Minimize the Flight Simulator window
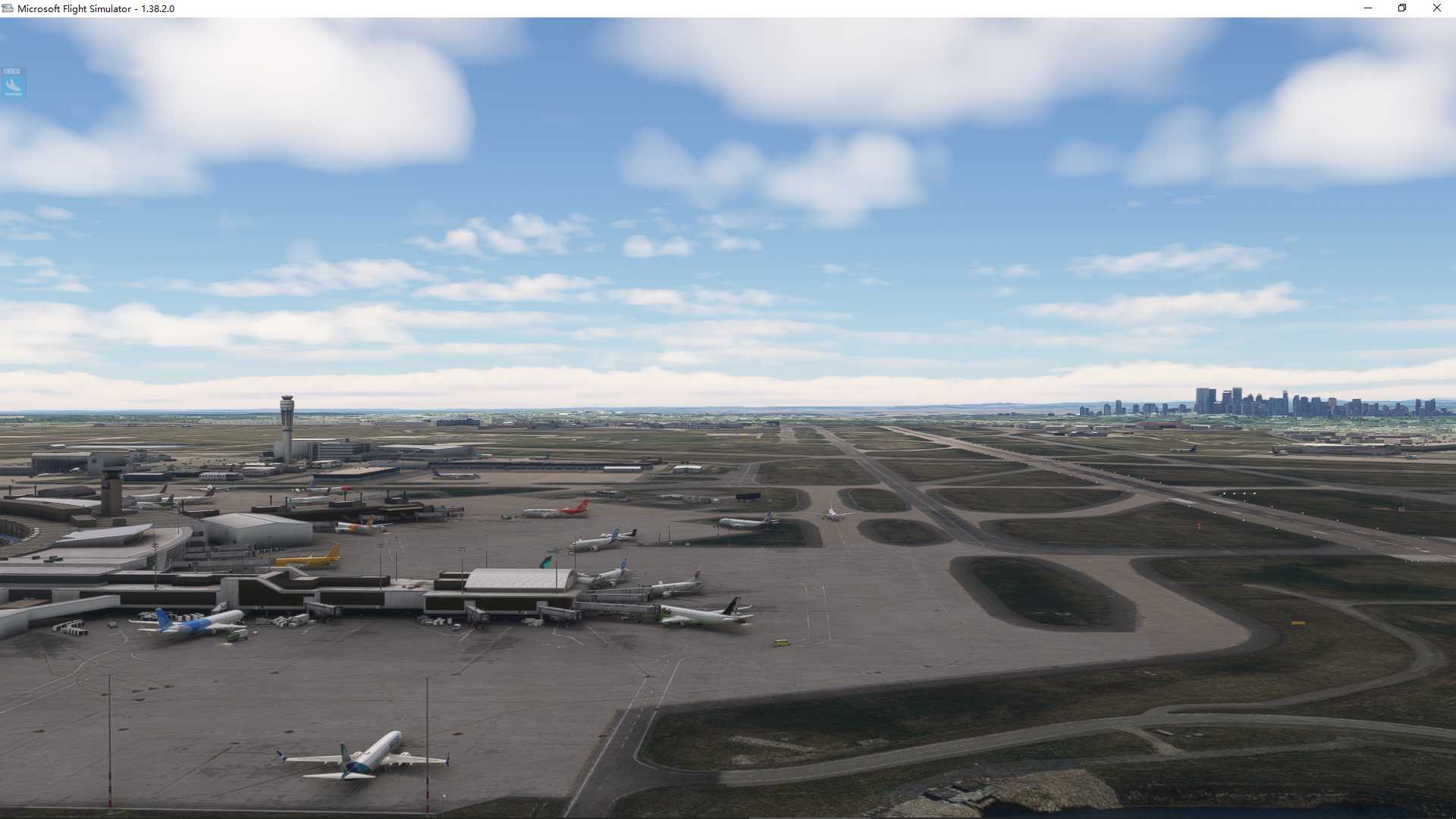The image size is (1456, 819). [x=1368, y=8]
